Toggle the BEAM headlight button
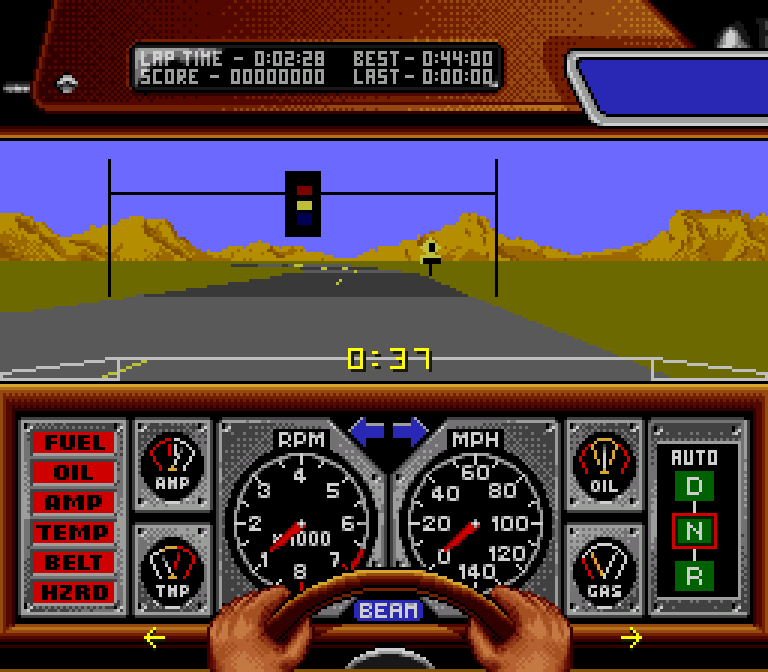This screenshot has width=768, height=672. click(389, 610)
